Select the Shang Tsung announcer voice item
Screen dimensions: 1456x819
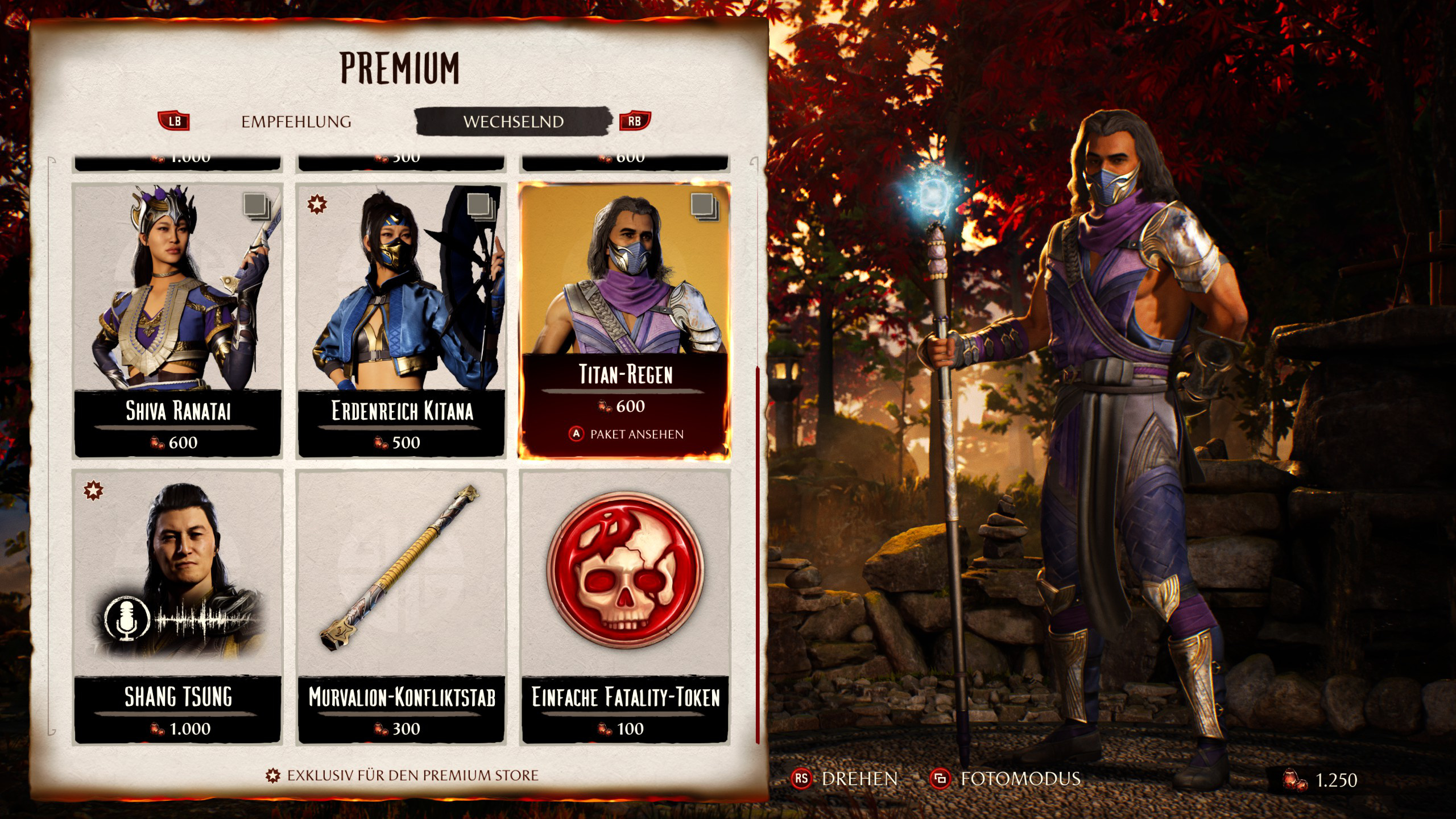177,606
